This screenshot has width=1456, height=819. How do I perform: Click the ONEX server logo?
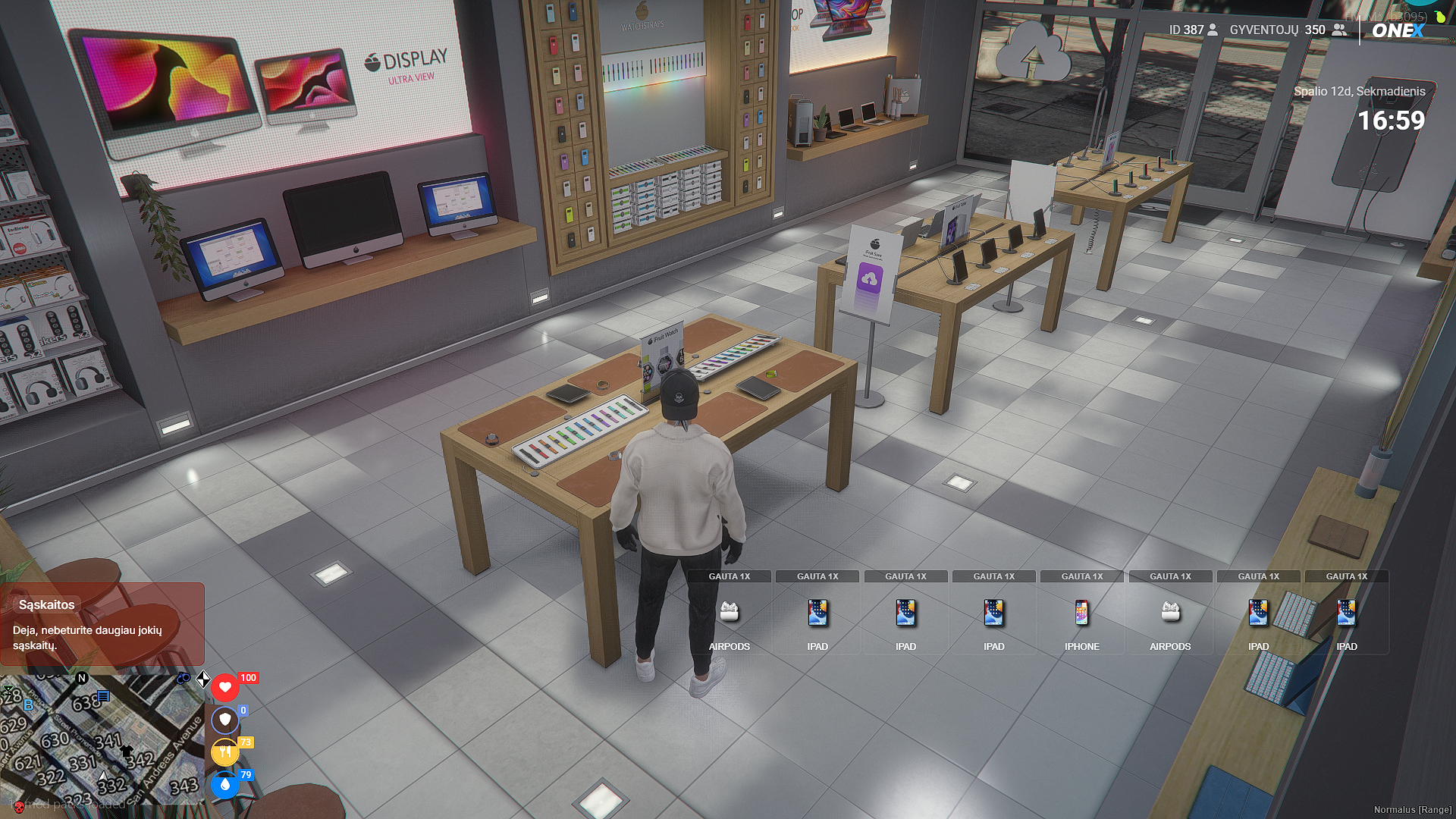pyautogui.click(x=1398, y=30)
